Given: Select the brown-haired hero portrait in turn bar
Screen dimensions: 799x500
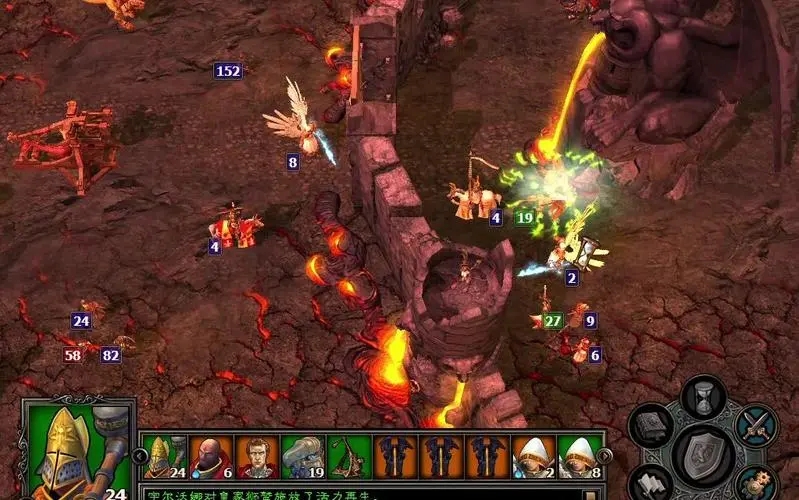Looking at the screenshot, I should pyautogui.click(x=257, y=457).
